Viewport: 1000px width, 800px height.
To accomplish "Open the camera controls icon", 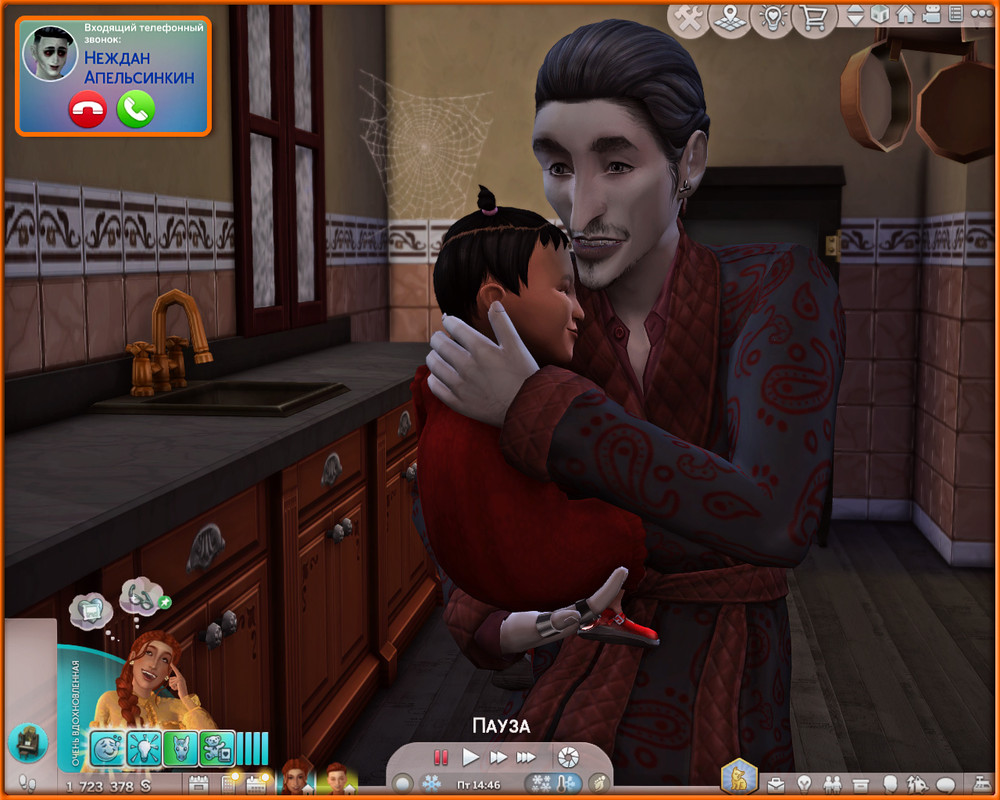I will tap(930, 15).
